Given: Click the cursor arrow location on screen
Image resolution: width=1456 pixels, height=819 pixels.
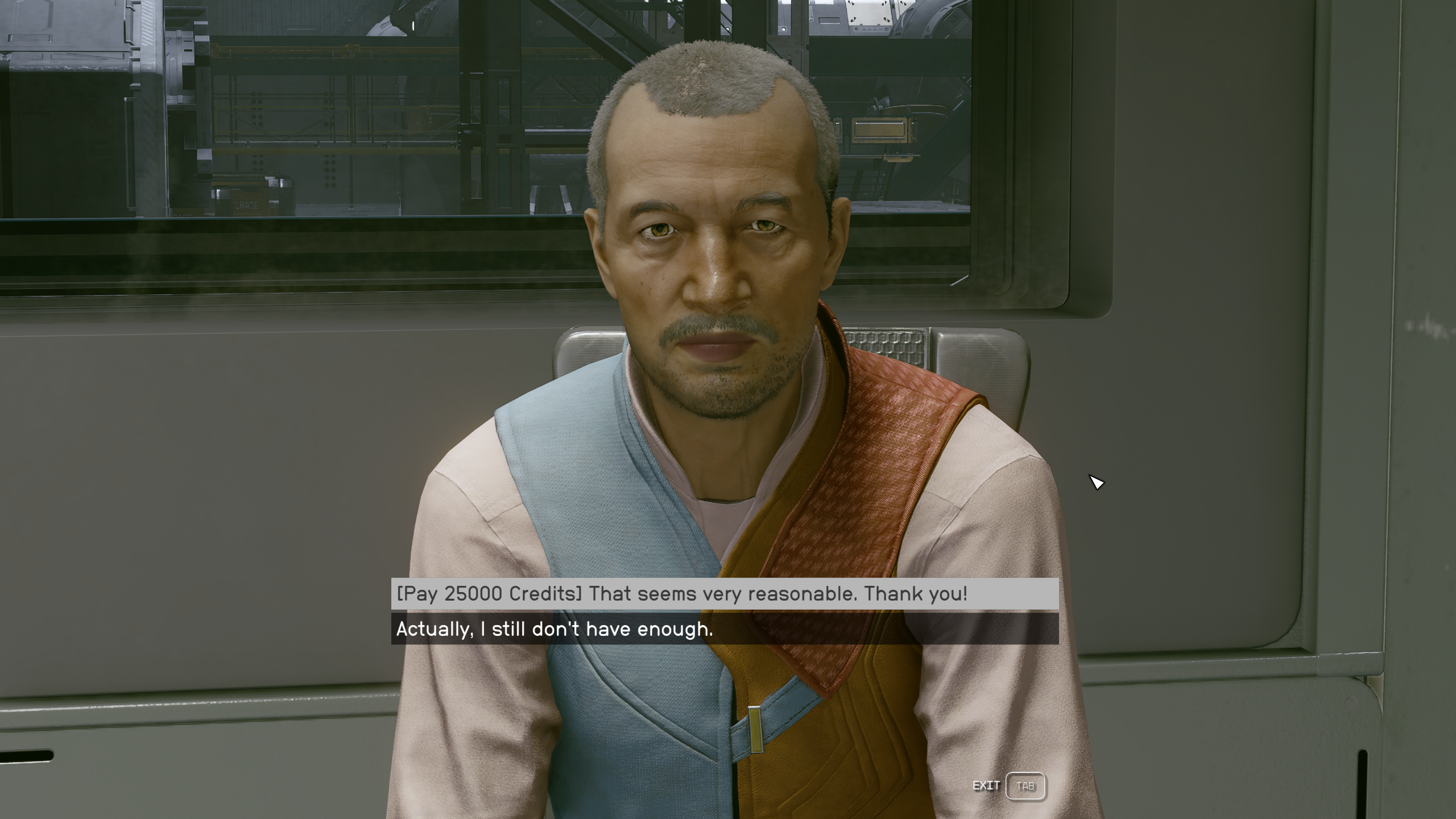Looking at the screenshot, I should (1095, 482).
